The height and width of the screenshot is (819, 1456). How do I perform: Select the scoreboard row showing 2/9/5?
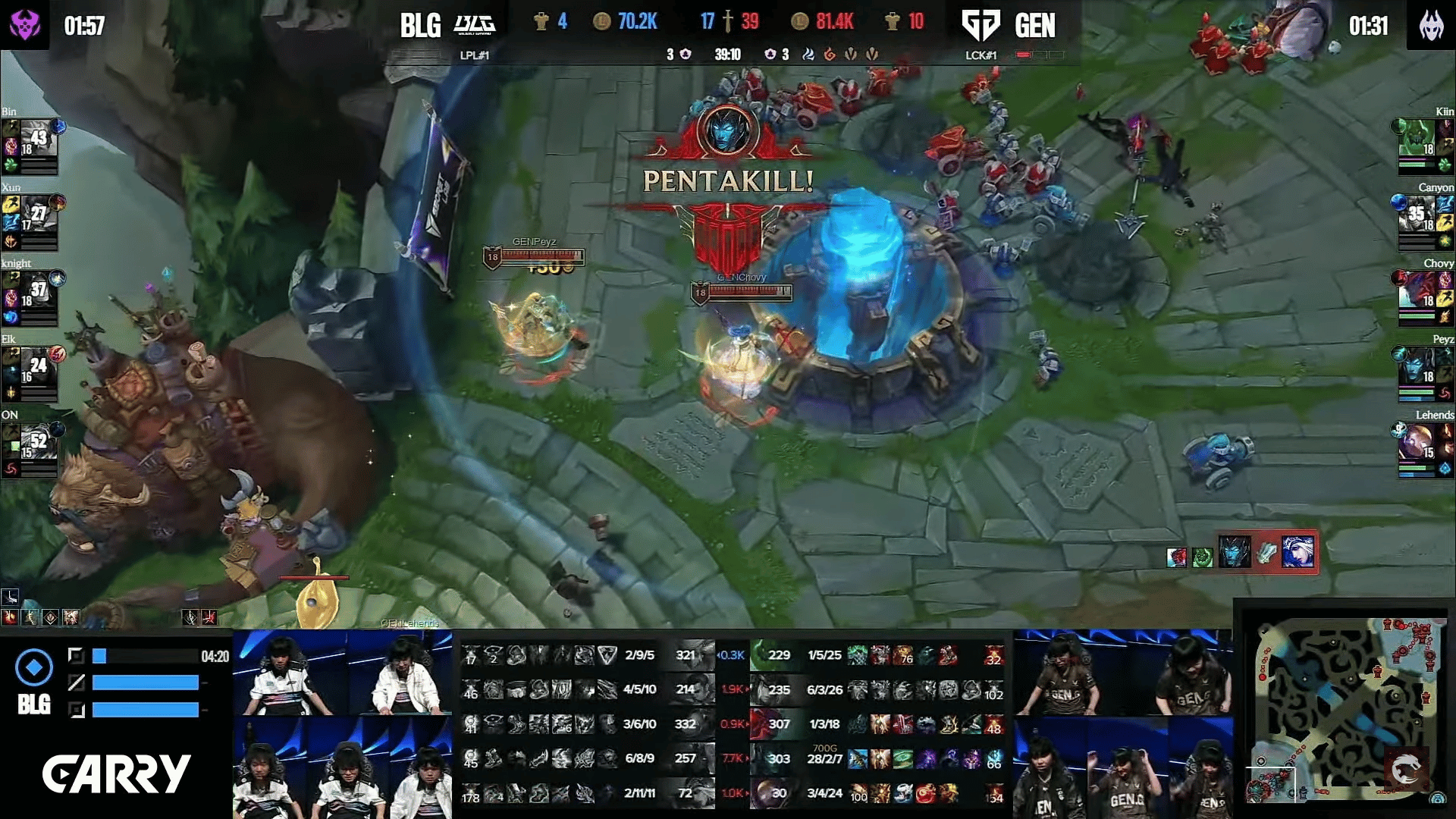click(588, 655)
